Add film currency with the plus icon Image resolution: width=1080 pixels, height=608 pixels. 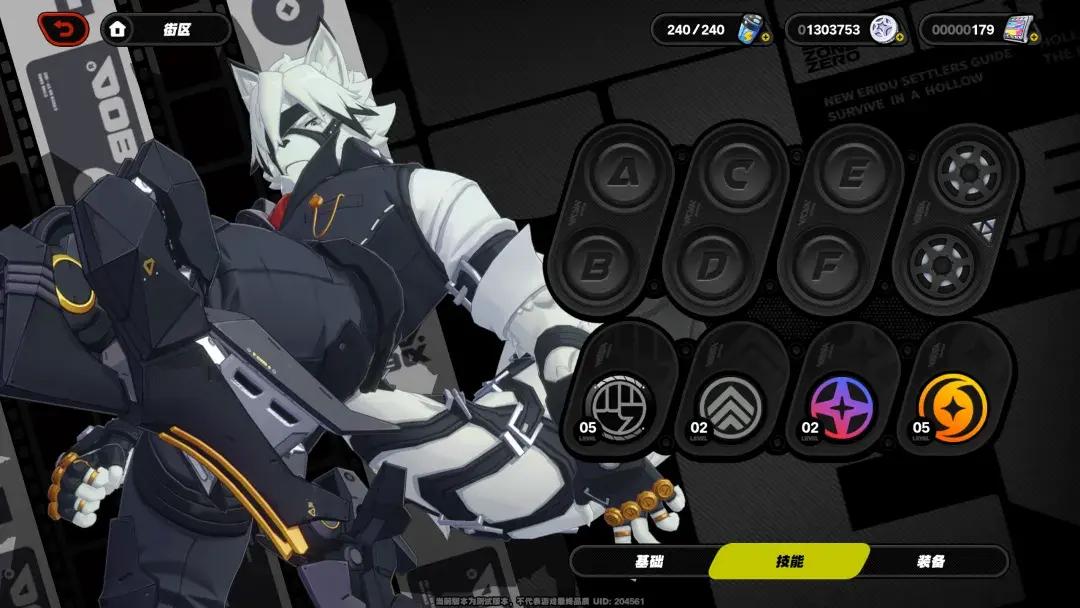pyautogui.click(x=1033, y=39)
